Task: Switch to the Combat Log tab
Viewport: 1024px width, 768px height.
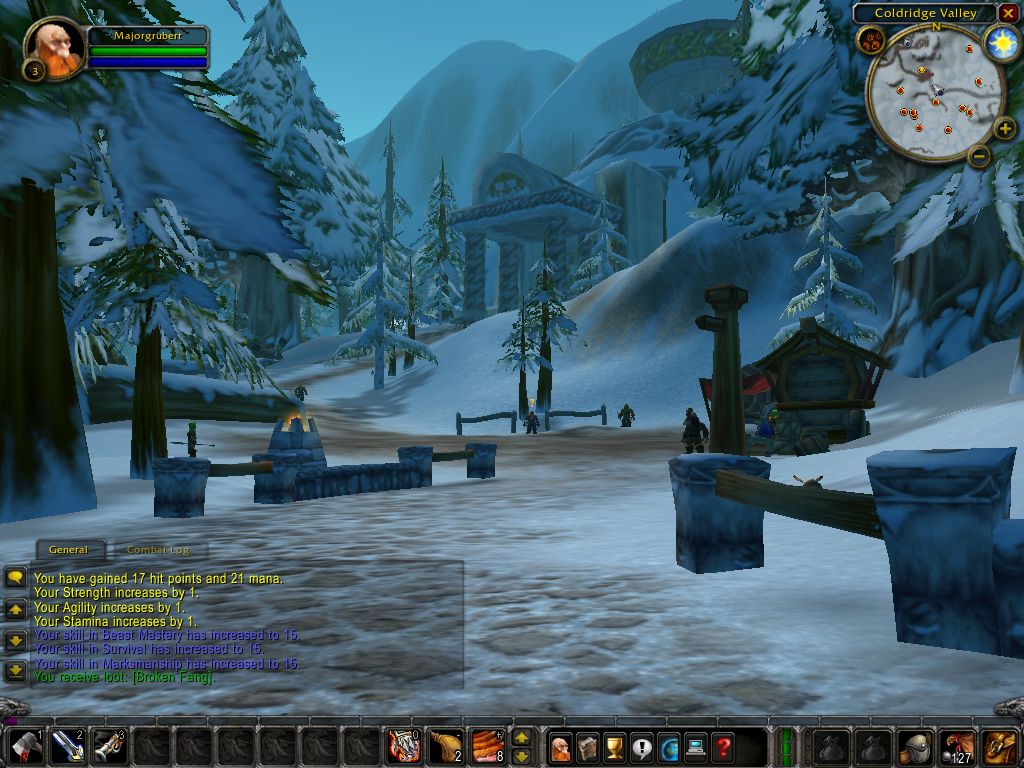Action: point(158,550)
